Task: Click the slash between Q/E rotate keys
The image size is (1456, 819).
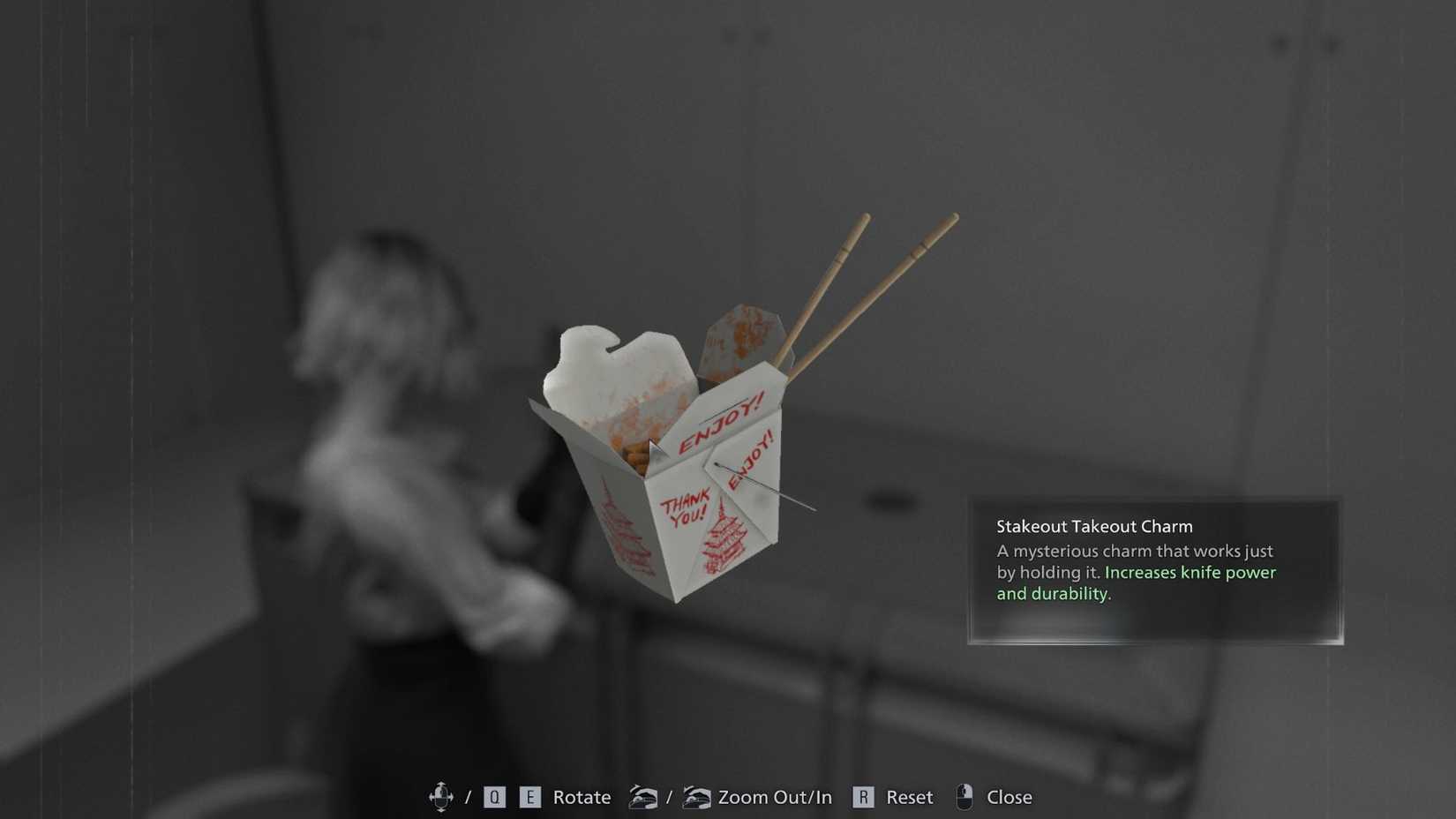Action: 469,795
